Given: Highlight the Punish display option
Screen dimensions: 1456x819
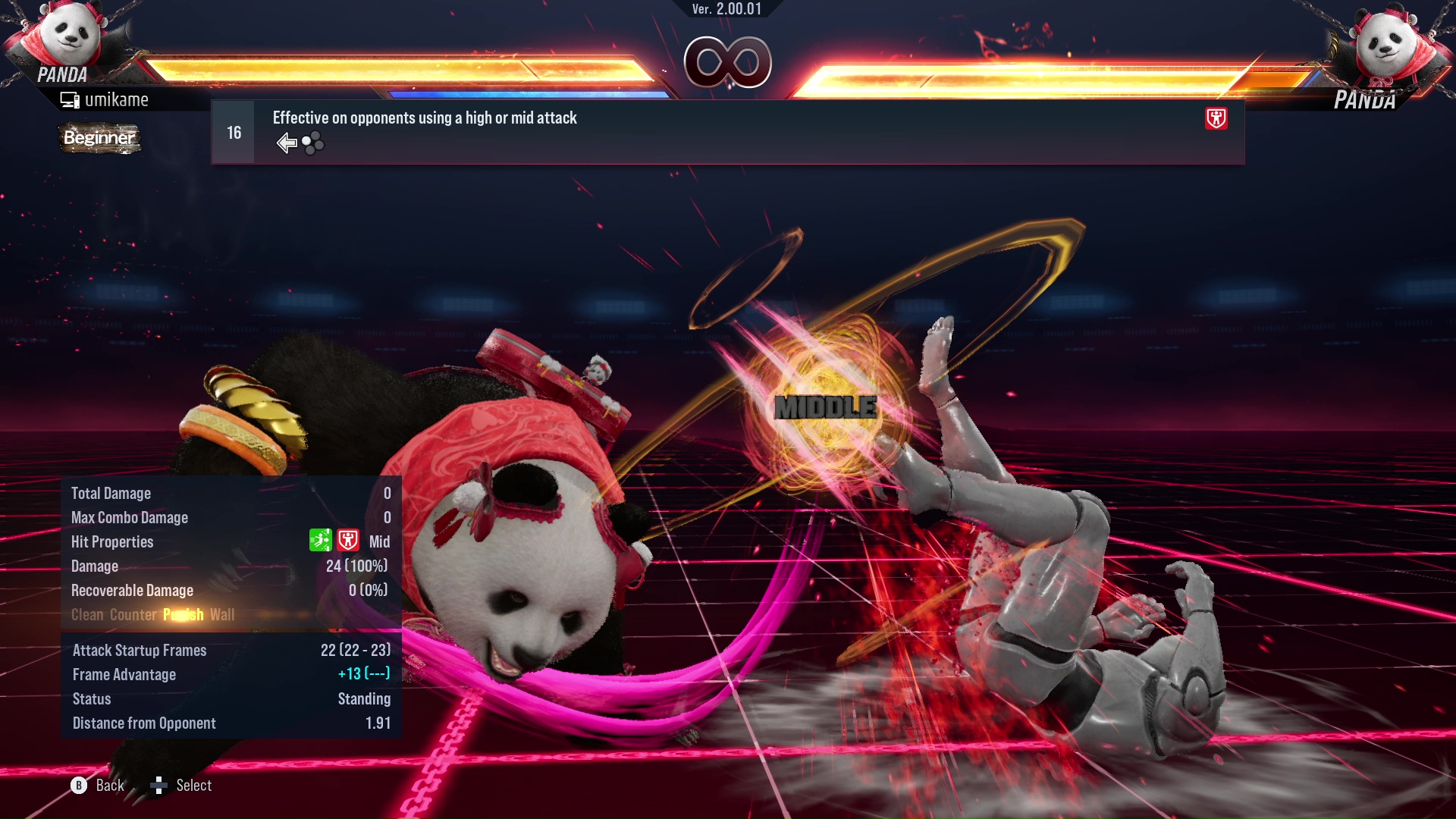Looking at the screenshot, I should point(182,615).
